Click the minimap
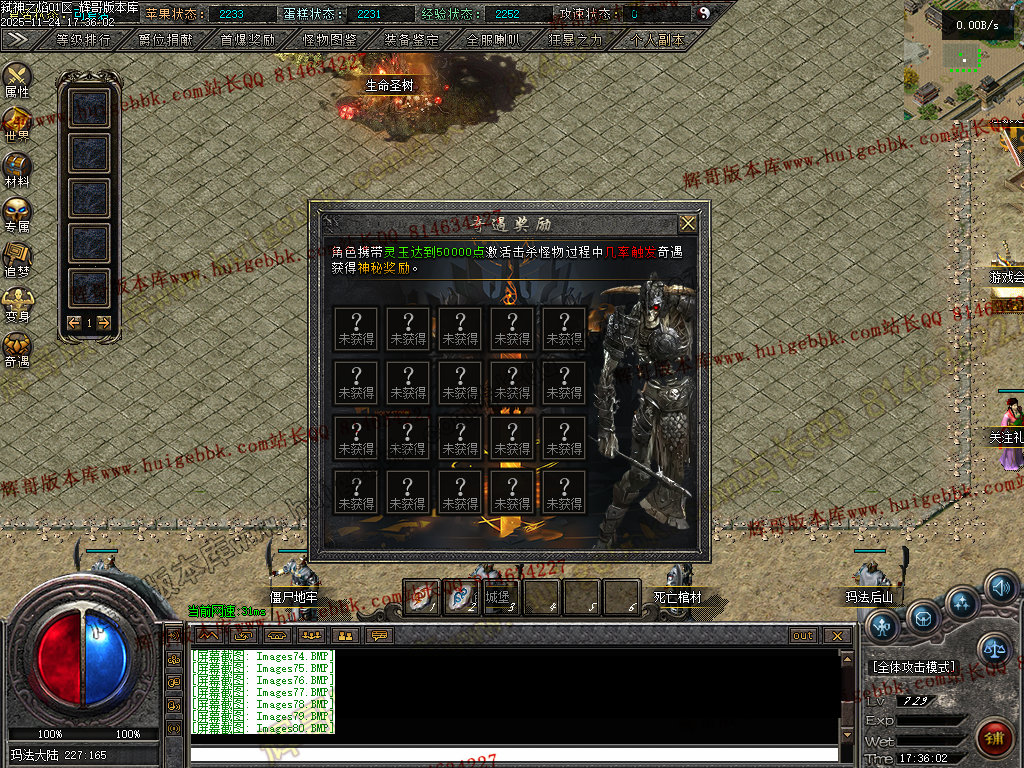 [x=960, y=62]
